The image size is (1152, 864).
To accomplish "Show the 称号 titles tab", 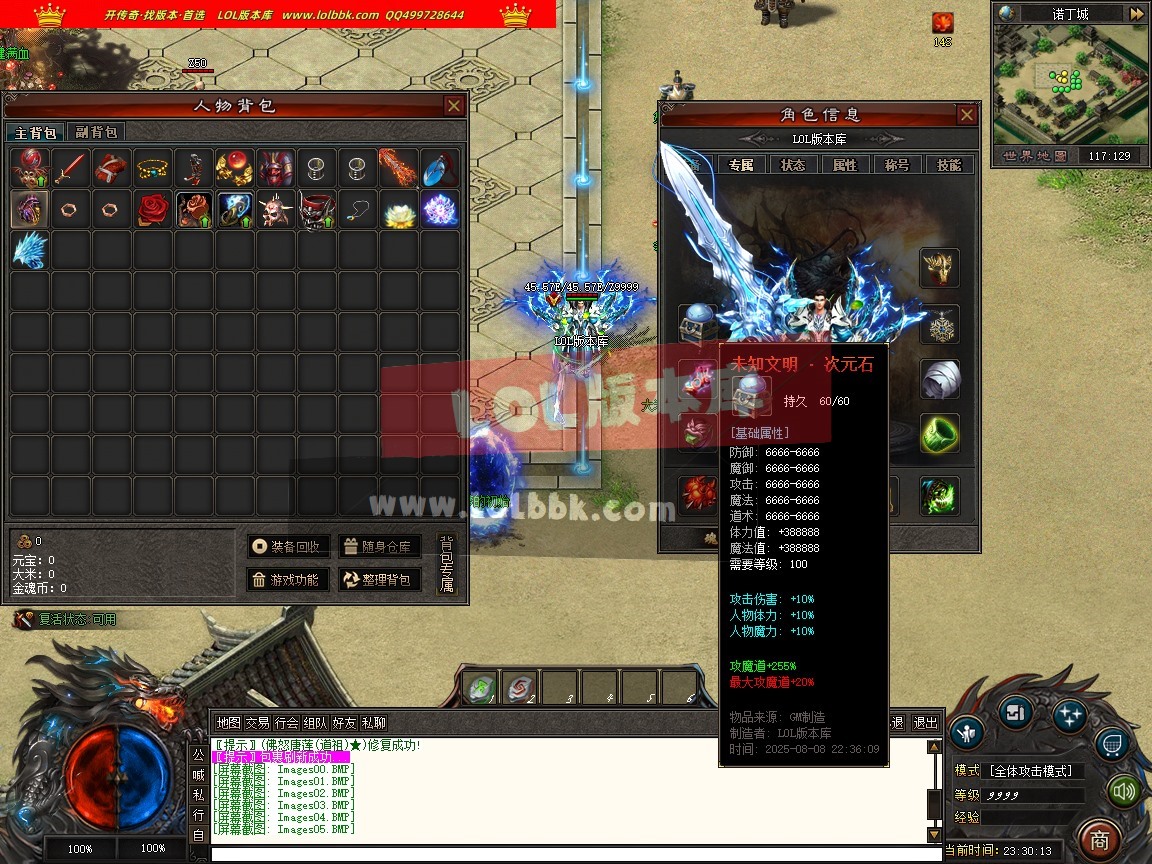I will tap(896, 165).
